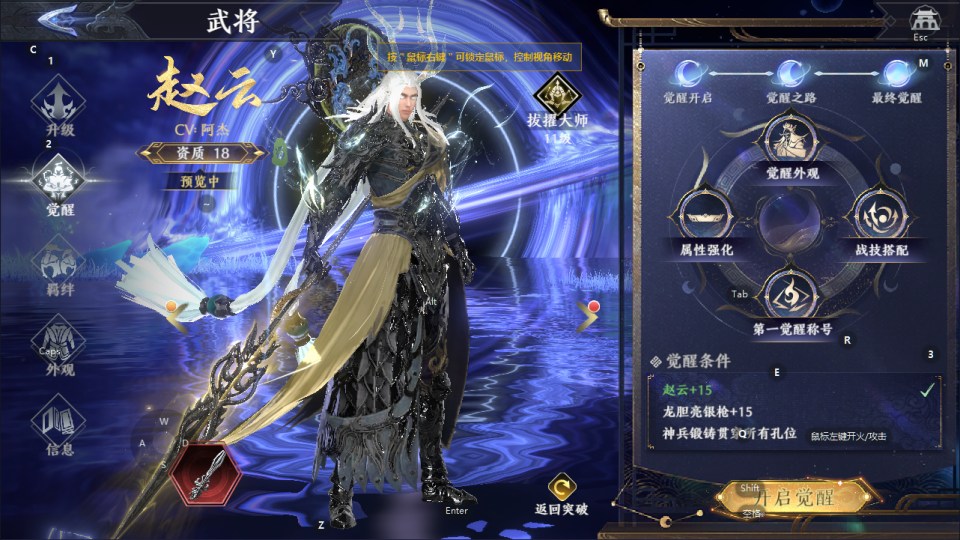Close the screen with the Esc pavilion icon
Image resolution: width=960 pixels, height=540 pixels.
(x=921, y=20)
